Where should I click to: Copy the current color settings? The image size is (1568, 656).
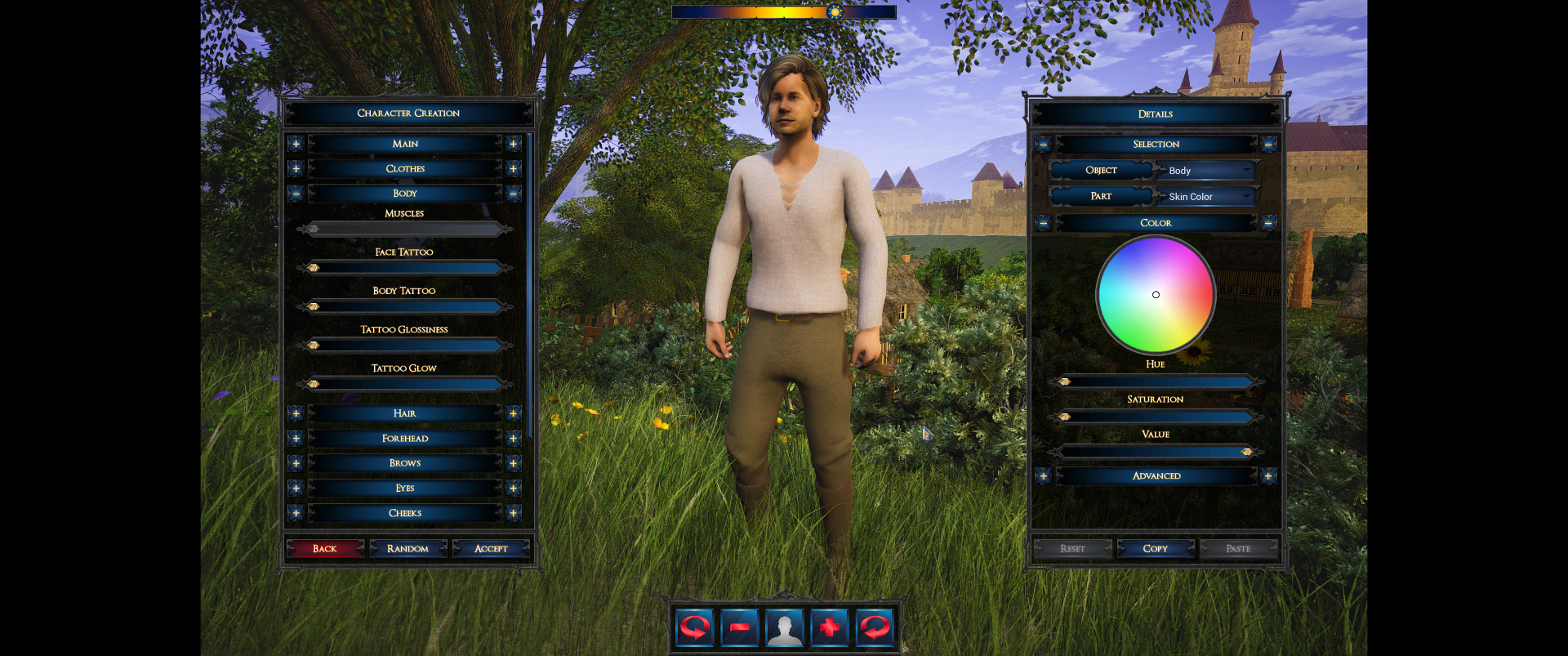[1156, 549]
